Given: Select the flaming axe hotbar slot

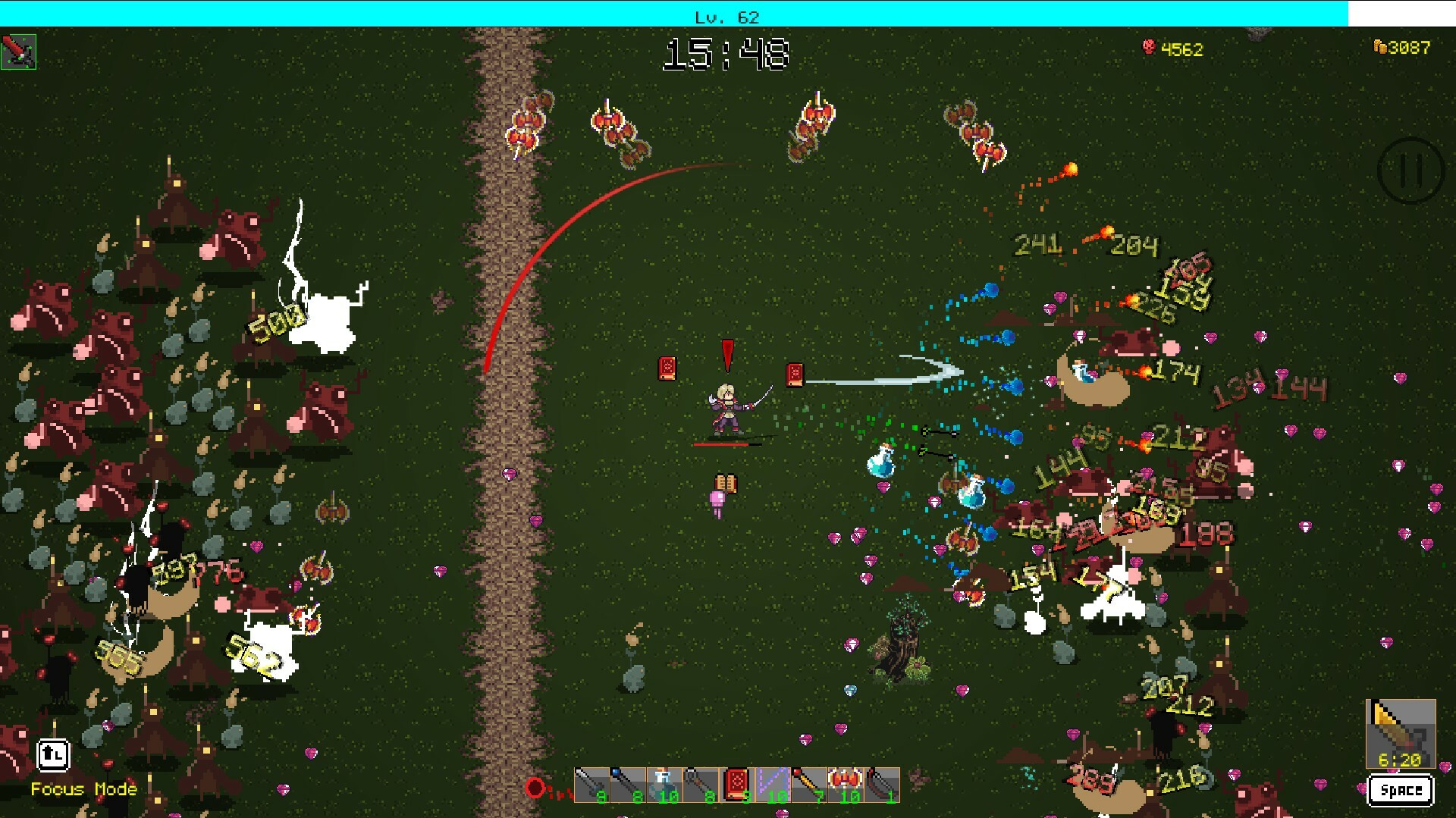Looking at the screenshot, I should tap(845, 785).
